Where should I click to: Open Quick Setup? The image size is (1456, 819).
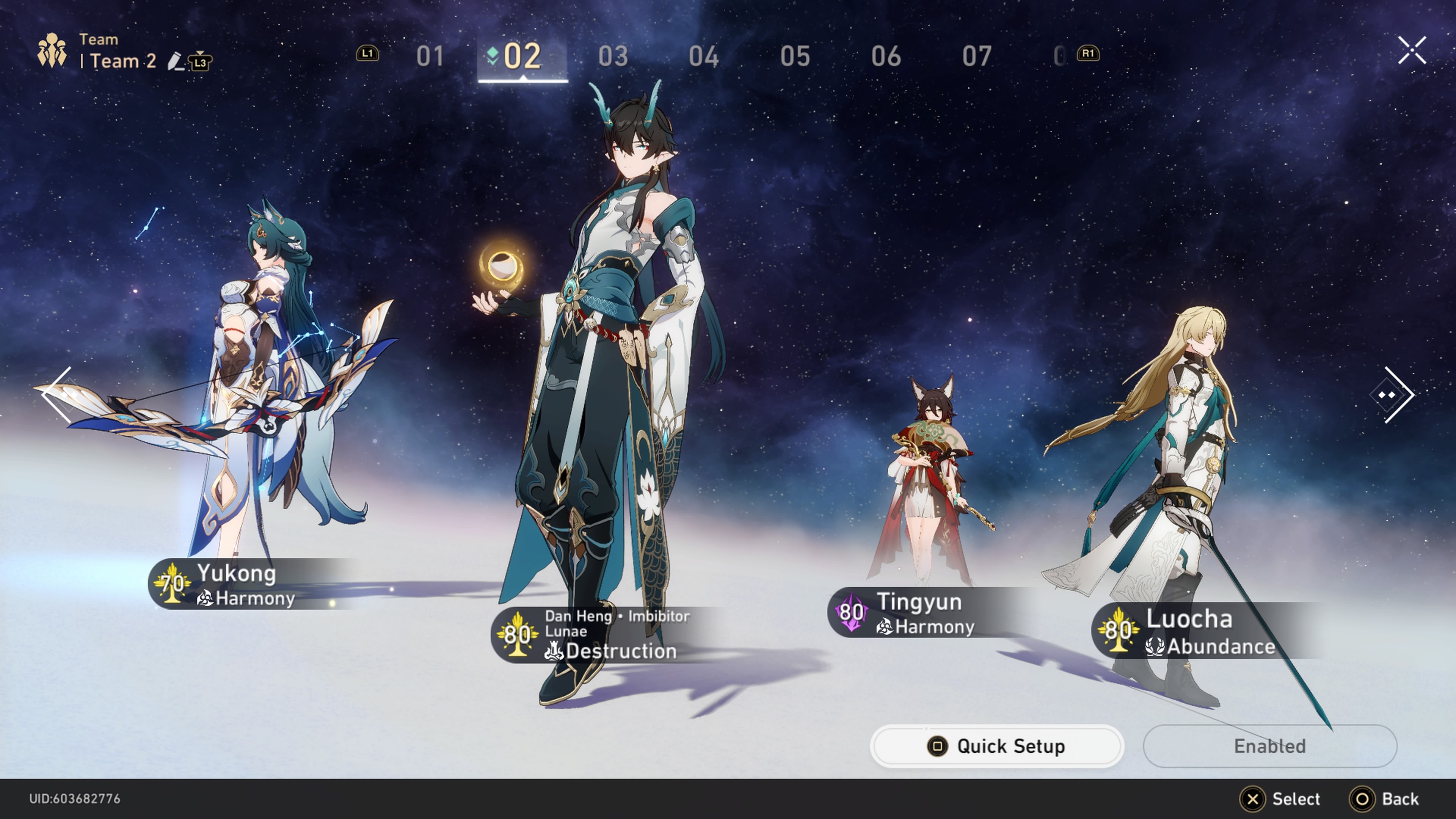point(996,746)
